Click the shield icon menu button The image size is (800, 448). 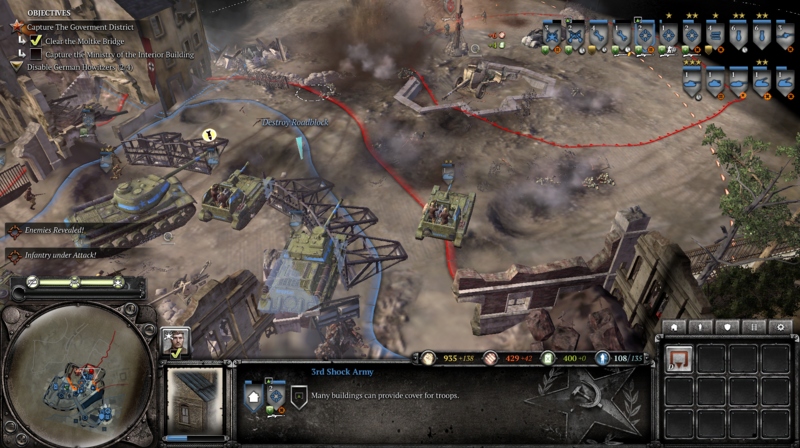(x=726, y=327)
